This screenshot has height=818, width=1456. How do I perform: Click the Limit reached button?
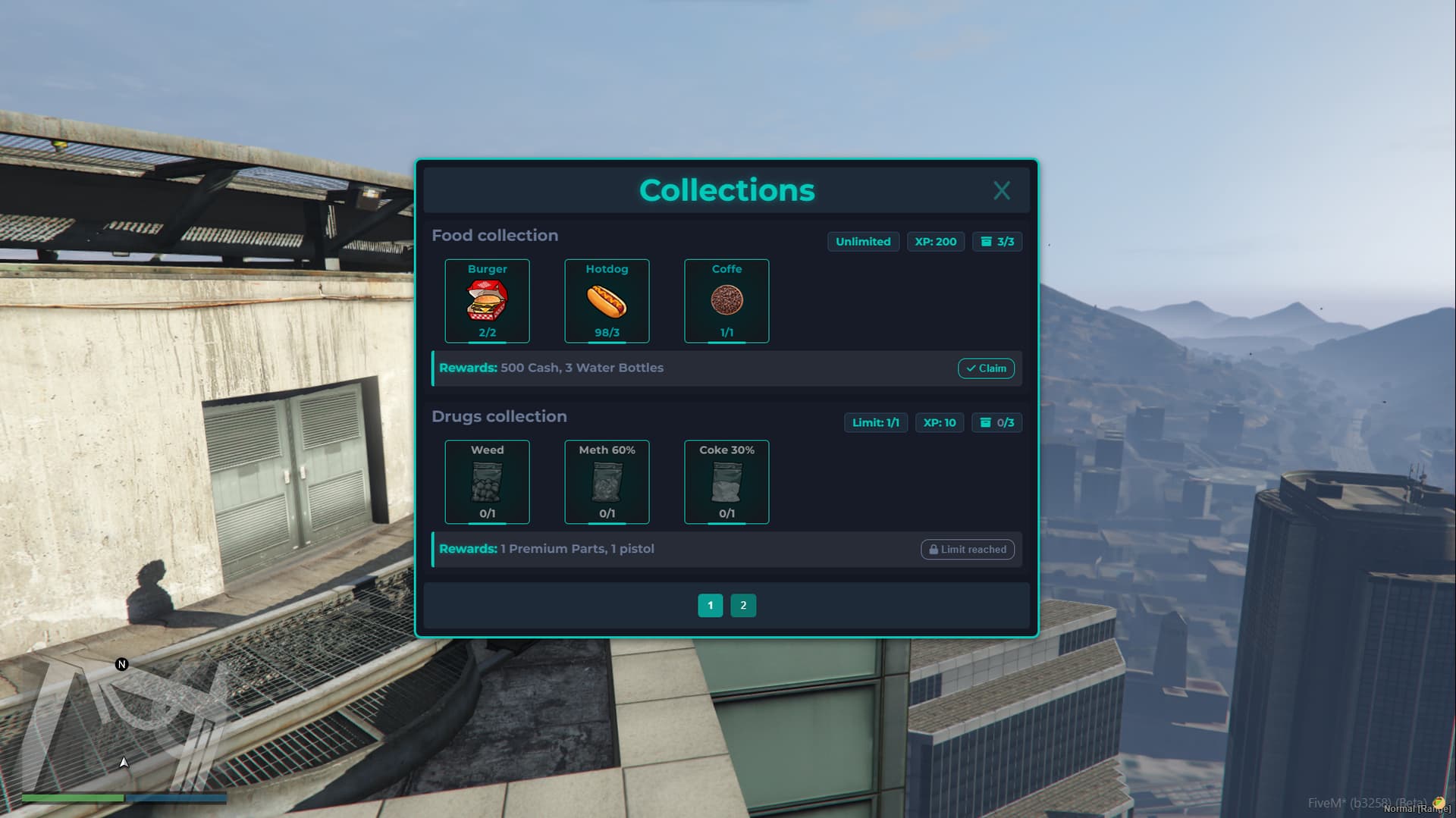(967, 549)
